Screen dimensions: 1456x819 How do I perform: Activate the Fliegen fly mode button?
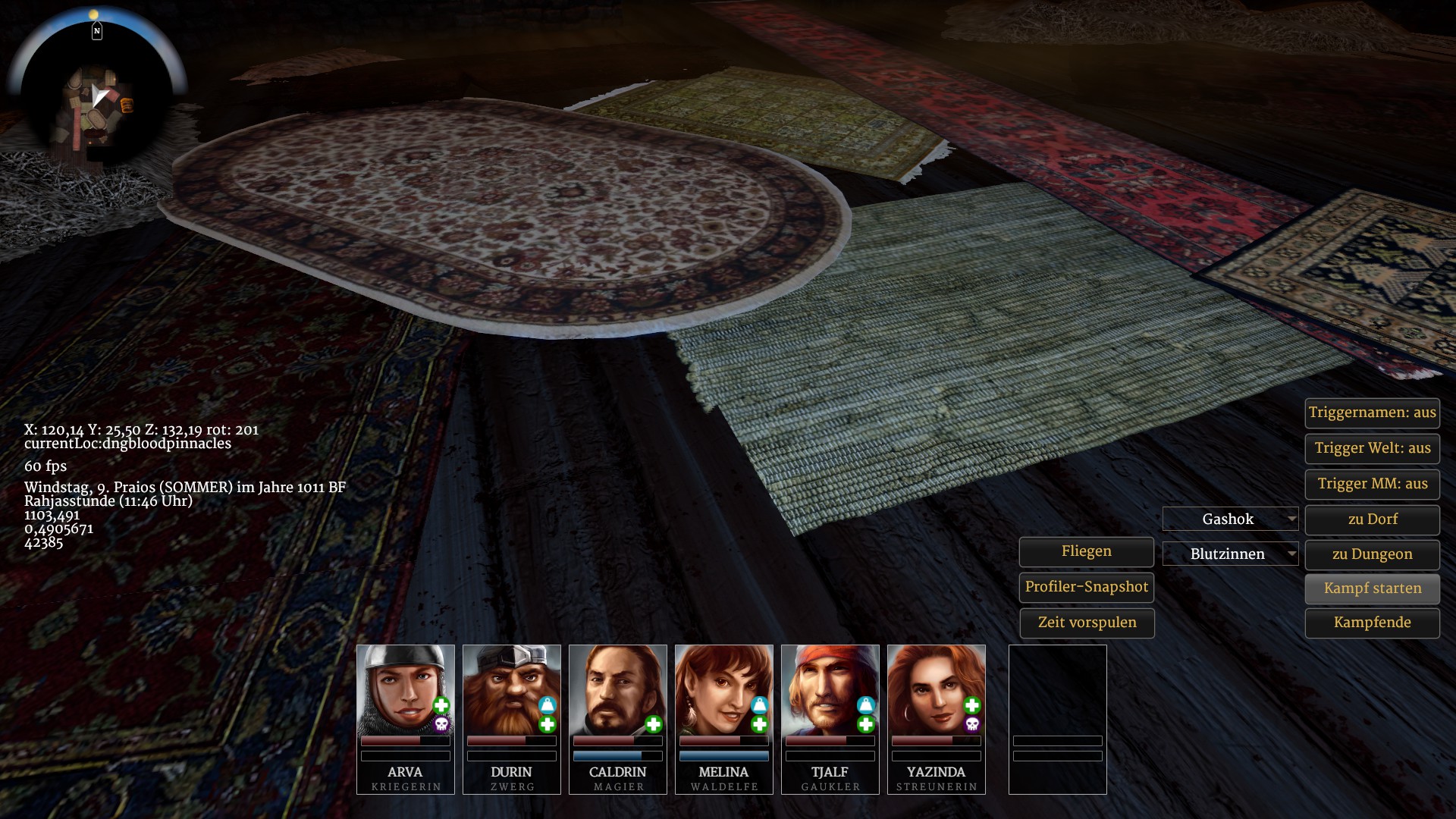point(1086,551)
